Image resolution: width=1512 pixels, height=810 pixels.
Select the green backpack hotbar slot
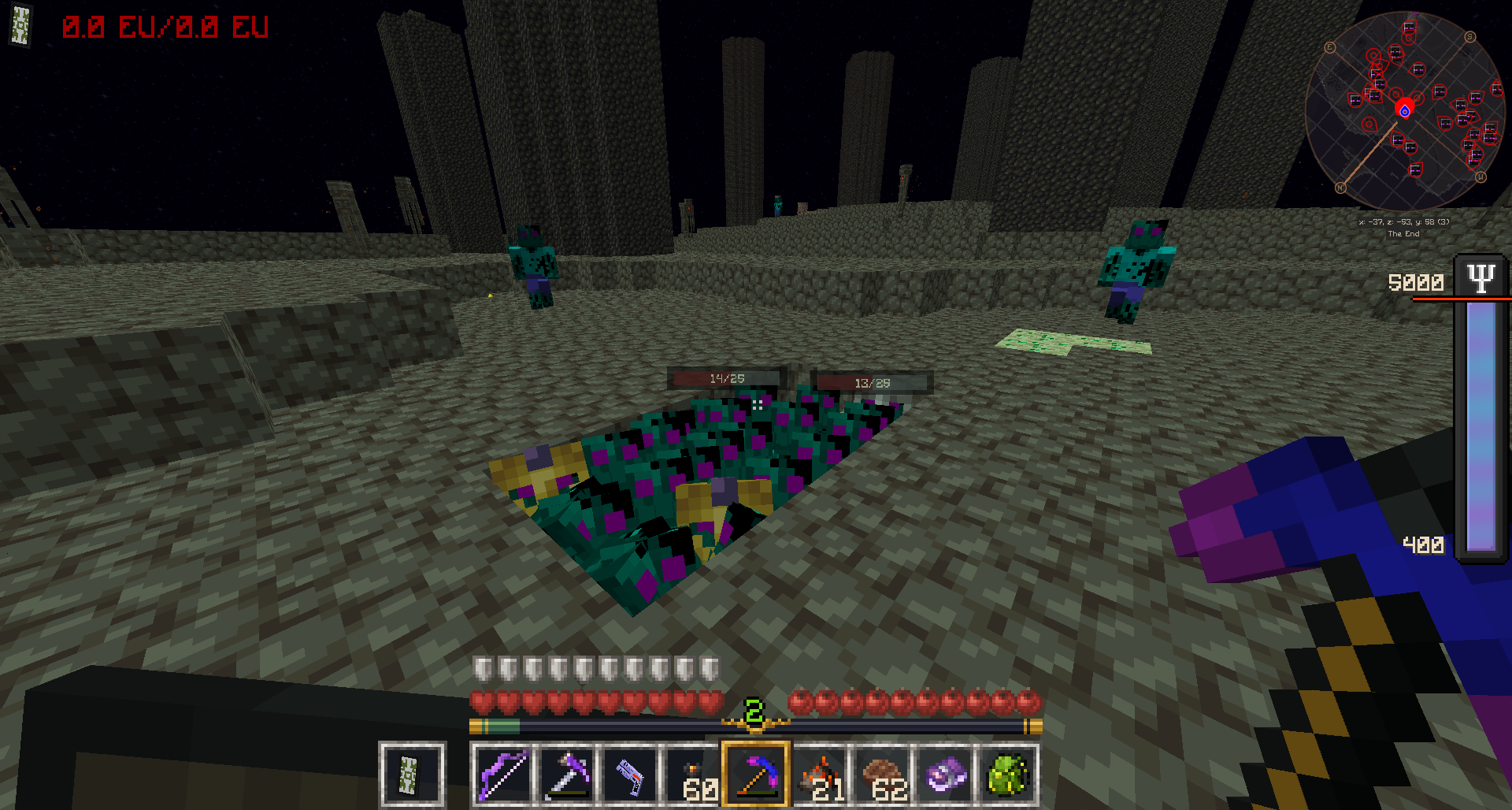1008,775
